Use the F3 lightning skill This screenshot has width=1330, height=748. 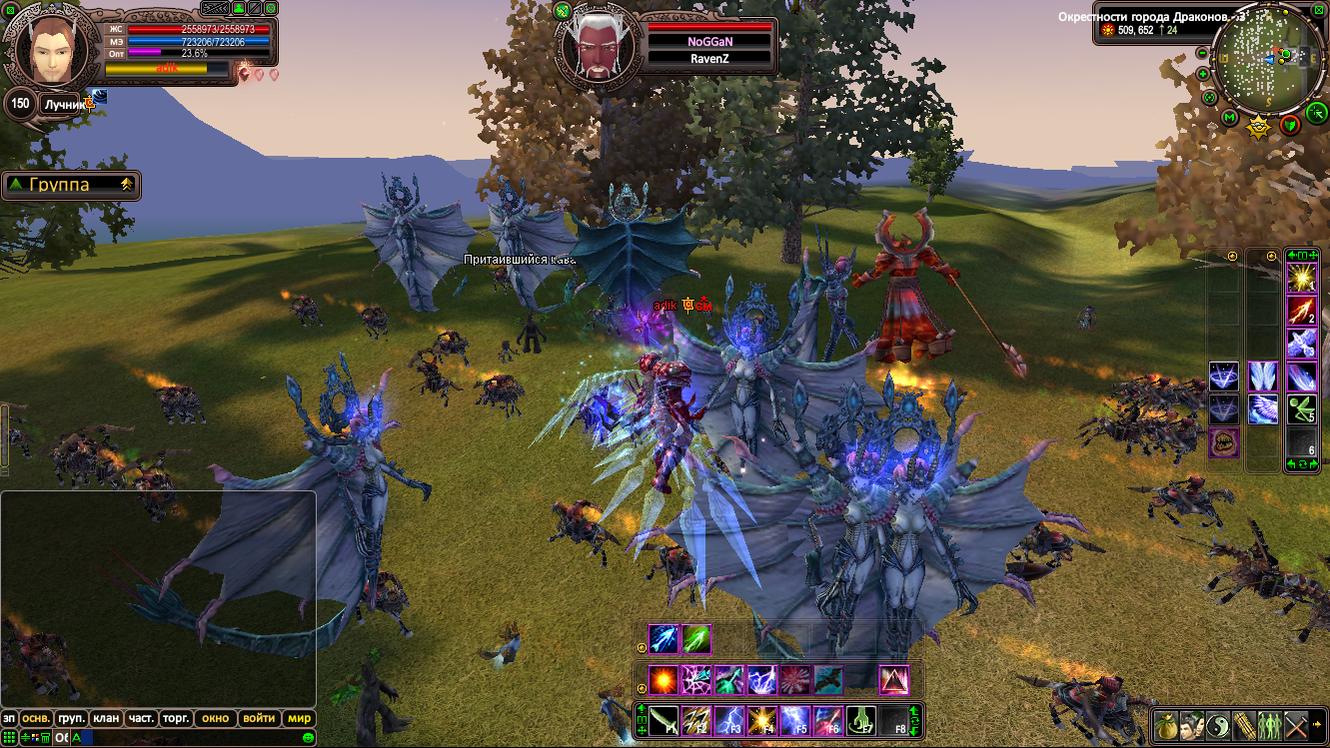(730, 720)
